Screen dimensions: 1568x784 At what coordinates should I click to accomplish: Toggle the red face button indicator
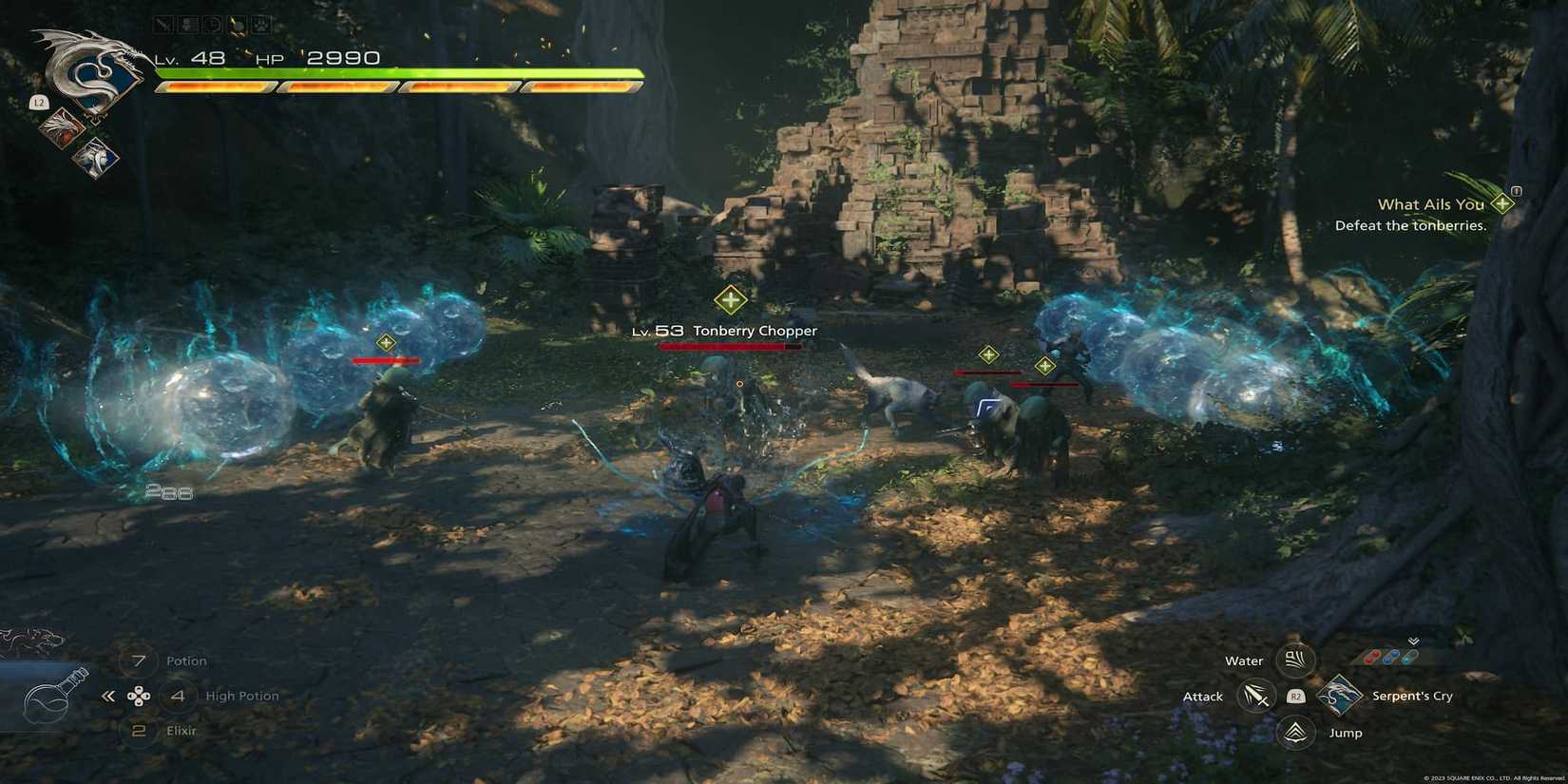click(1372, 656)
